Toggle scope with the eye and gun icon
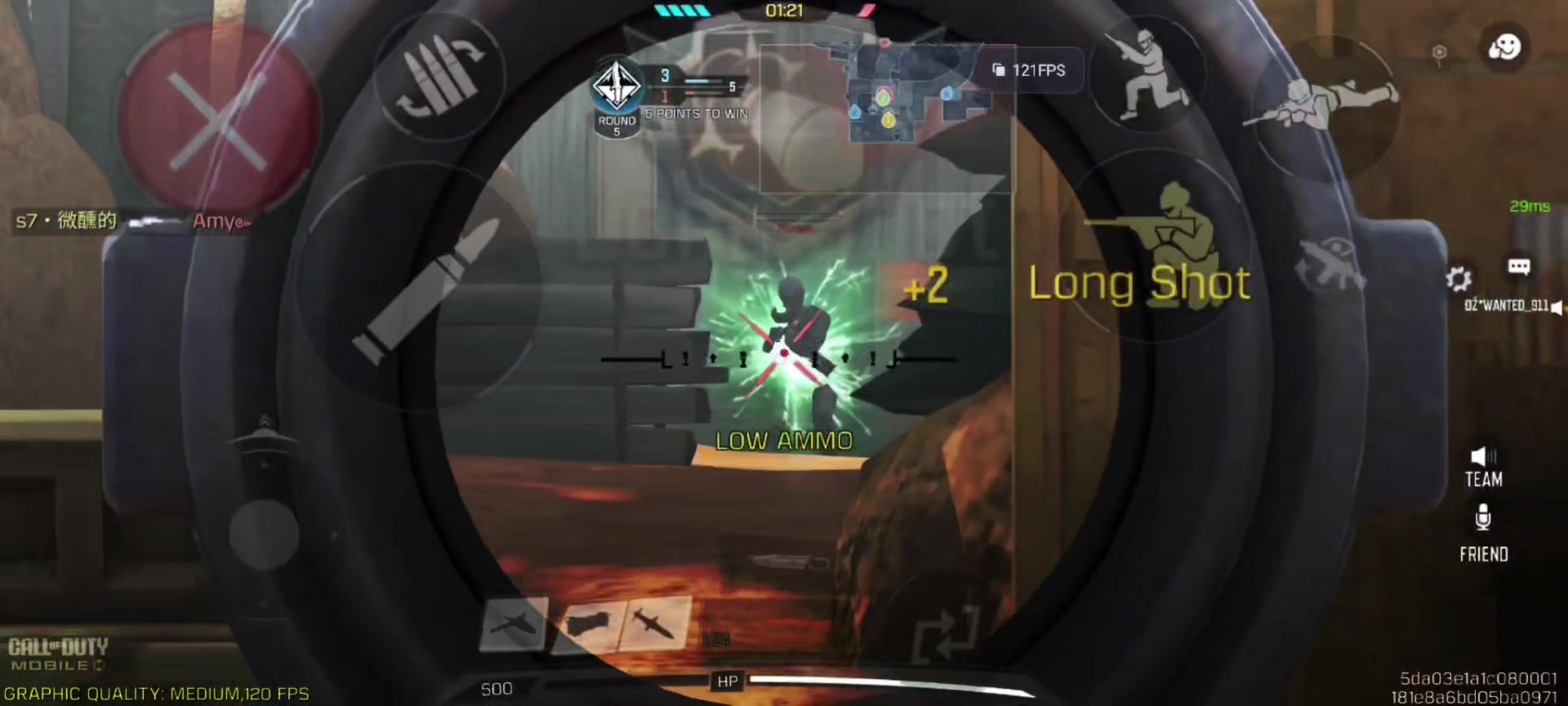Image resolution: width=1568 pixels, height=706 pixels. click(1329, 261)
